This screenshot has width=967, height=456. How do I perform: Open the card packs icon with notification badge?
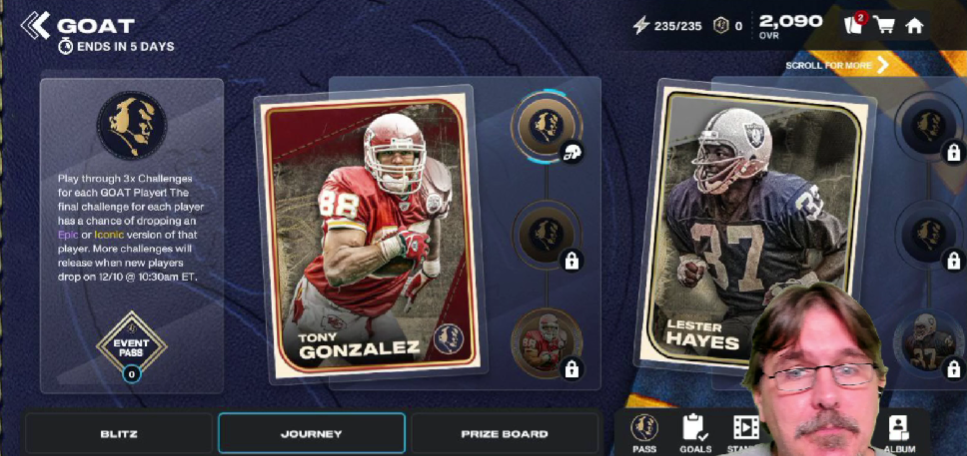click(853, 25)
